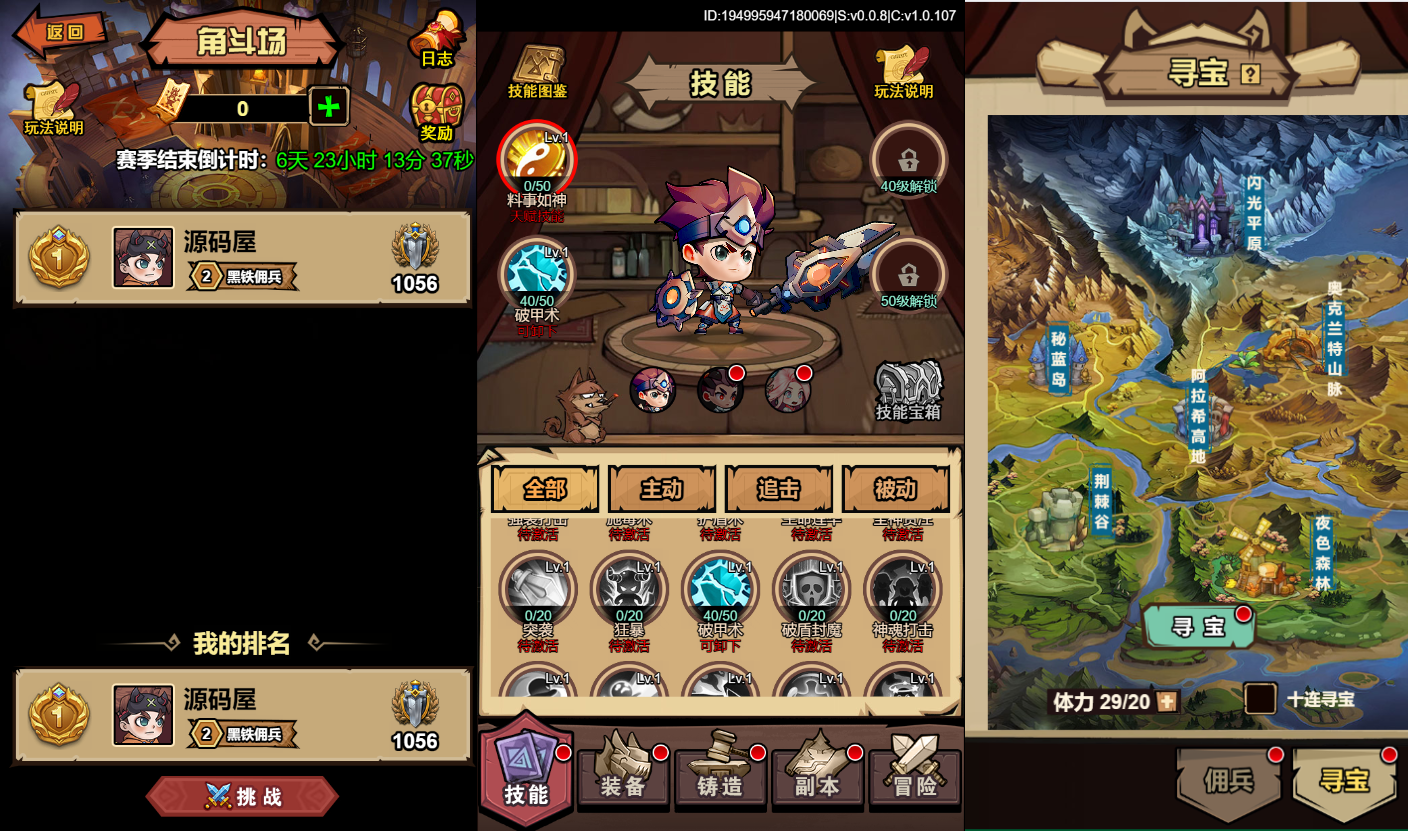Open the 技能宝箱 skill chest
The image size is (1408, 831).
[x=908, y=390]
